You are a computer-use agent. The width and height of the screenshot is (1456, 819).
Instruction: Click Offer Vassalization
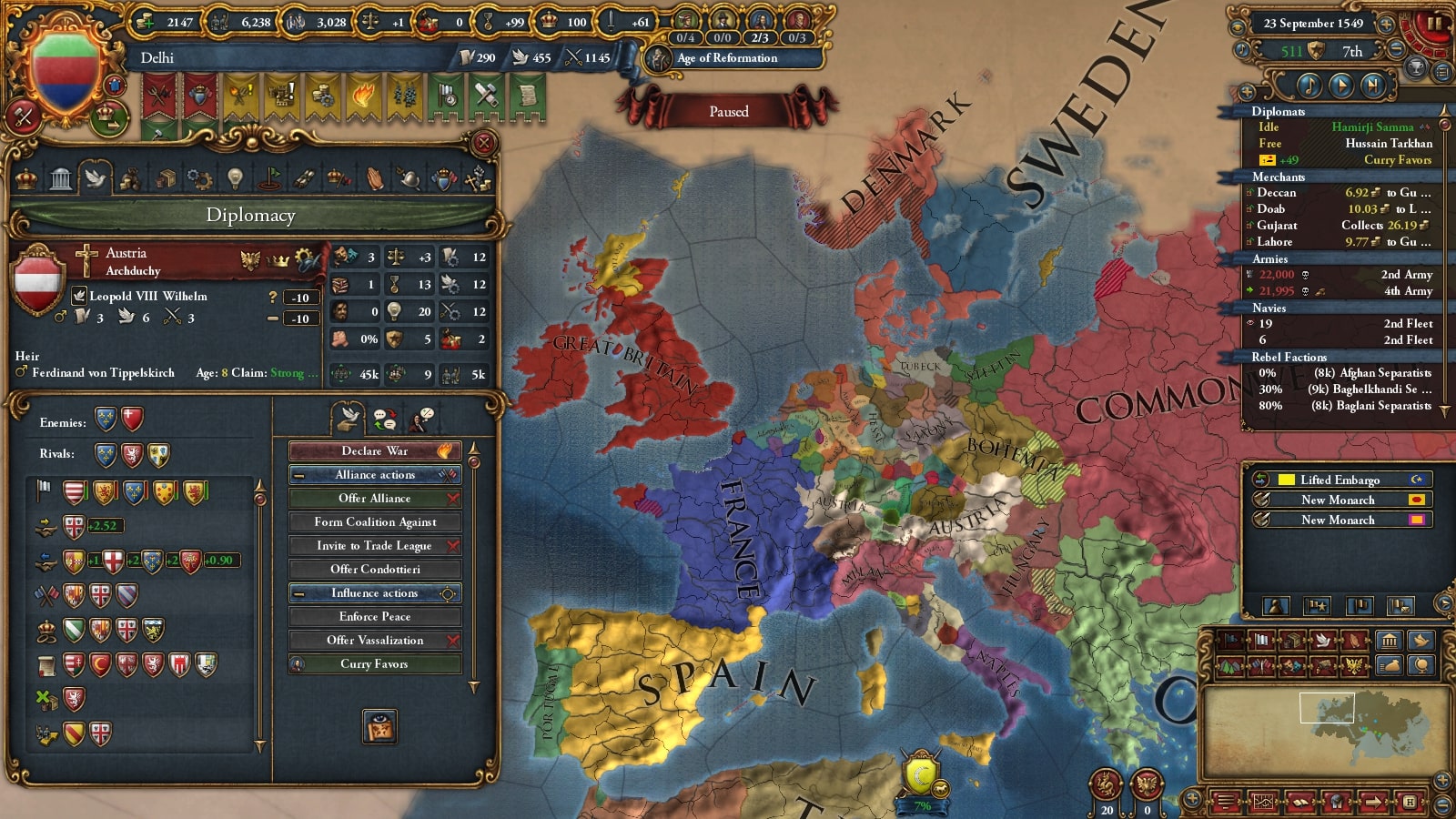point(375,641)
